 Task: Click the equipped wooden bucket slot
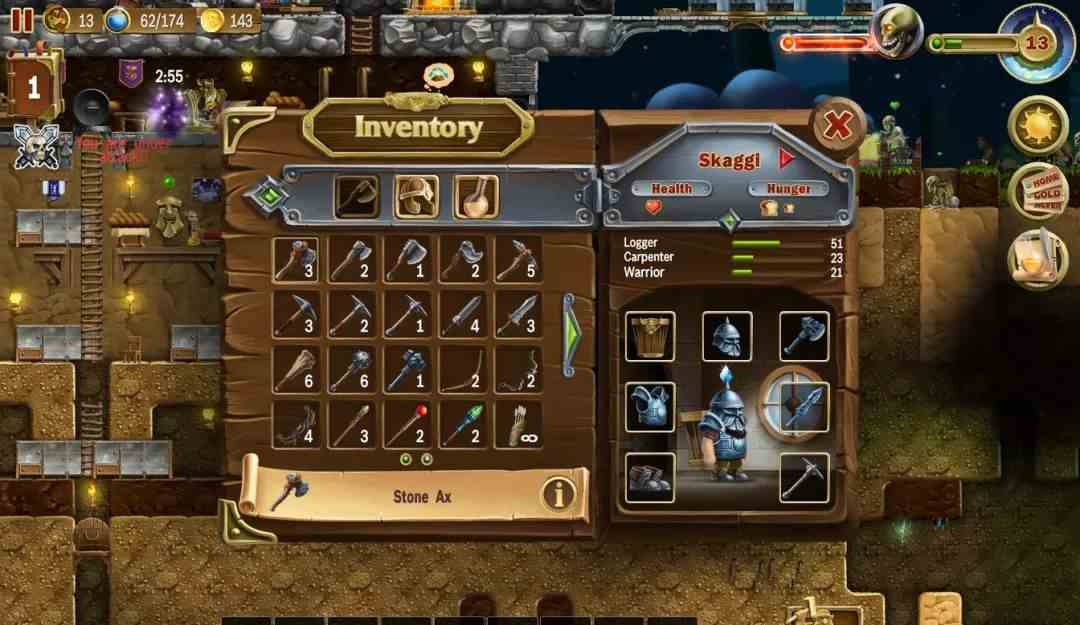click(650, 336)
